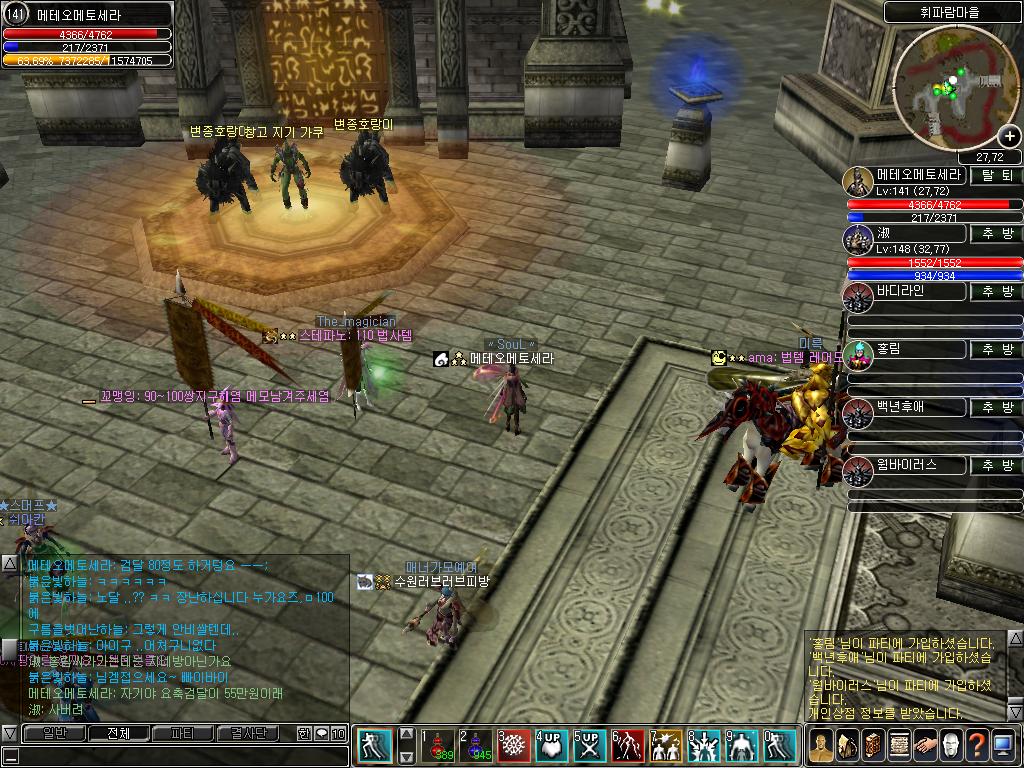Select the 전체 chat tab
This screenshot has width=1024, height=768.
tap(118, 734)
